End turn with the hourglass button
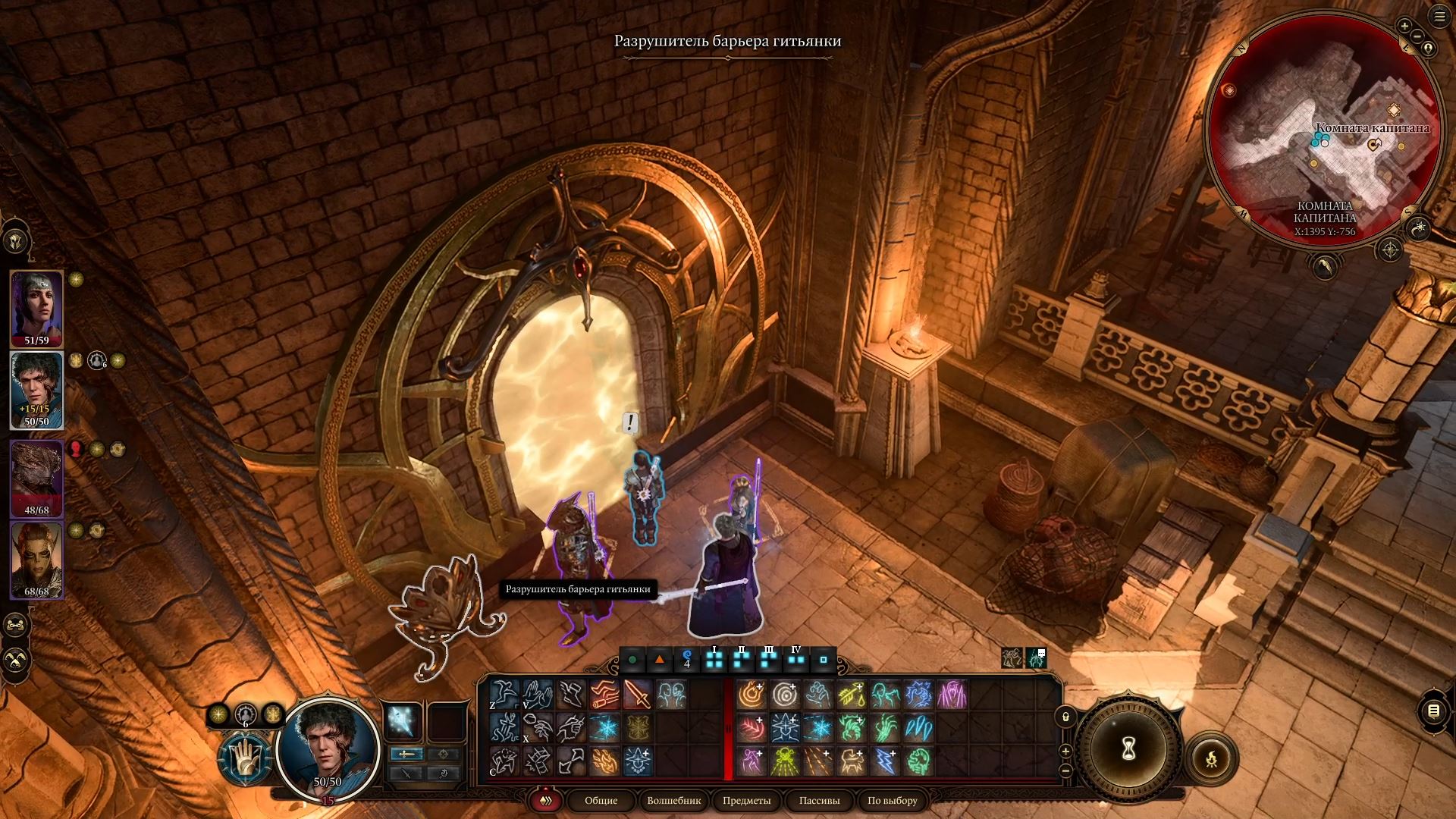Screen dimensions: 1456x819 tap(1128, 749)
